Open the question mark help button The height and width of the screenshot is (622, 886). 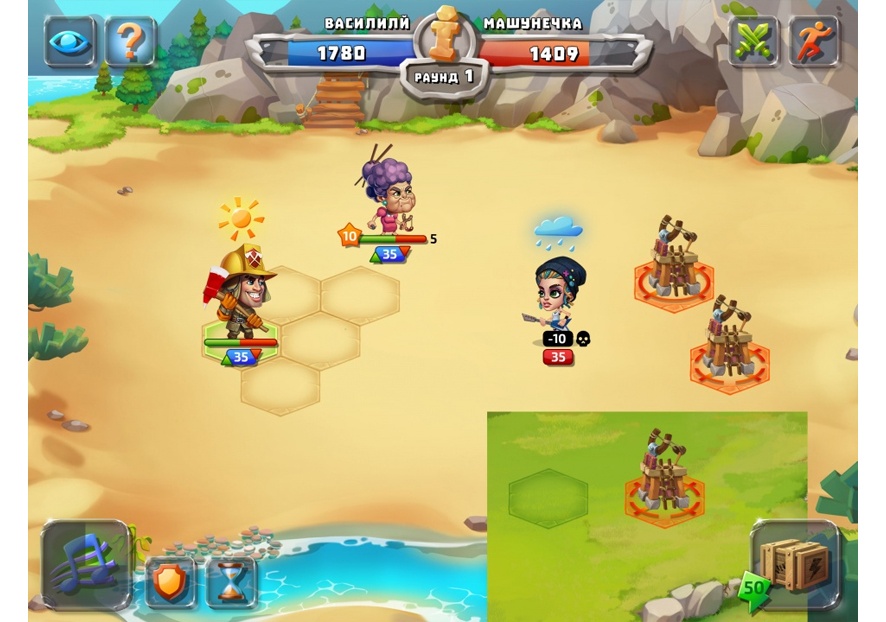point(130,42)
